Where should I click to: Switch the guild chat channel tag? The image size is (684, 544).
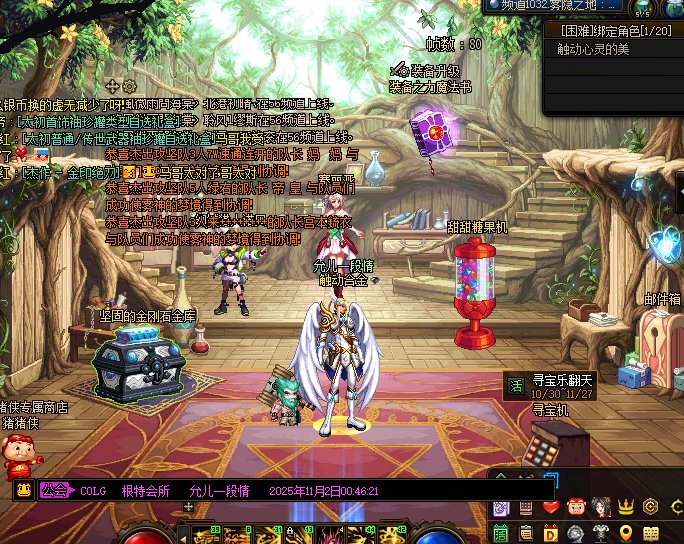[56, 490]
